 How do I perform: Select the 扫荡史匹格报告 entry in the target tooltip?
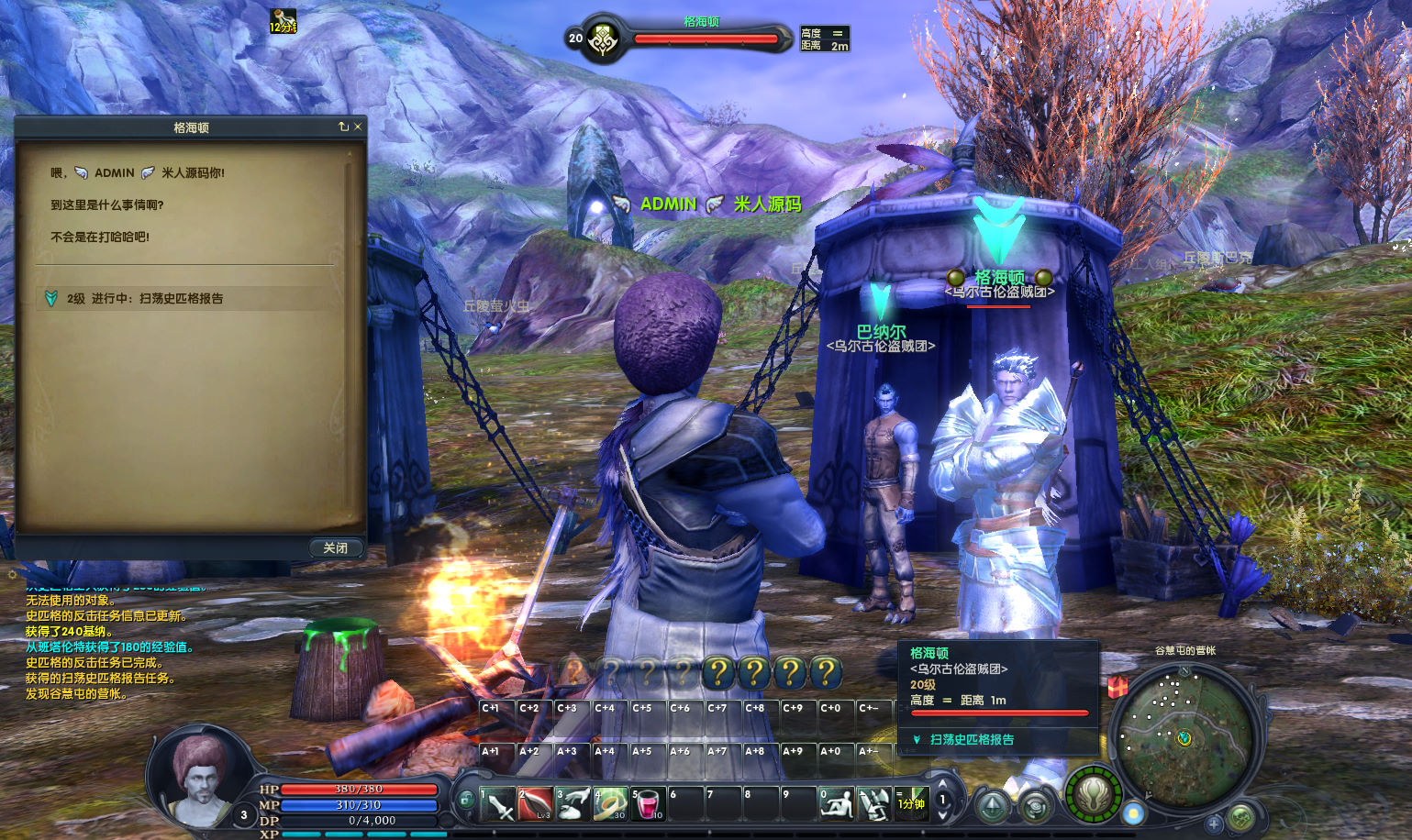[x=972, y=739]
